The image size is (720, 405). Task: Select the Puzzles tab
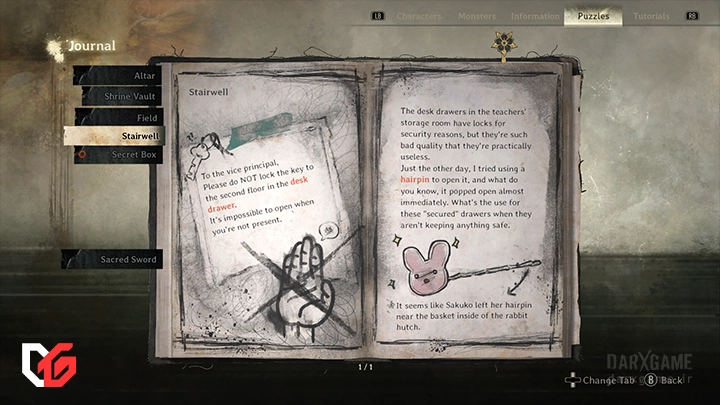593,16
